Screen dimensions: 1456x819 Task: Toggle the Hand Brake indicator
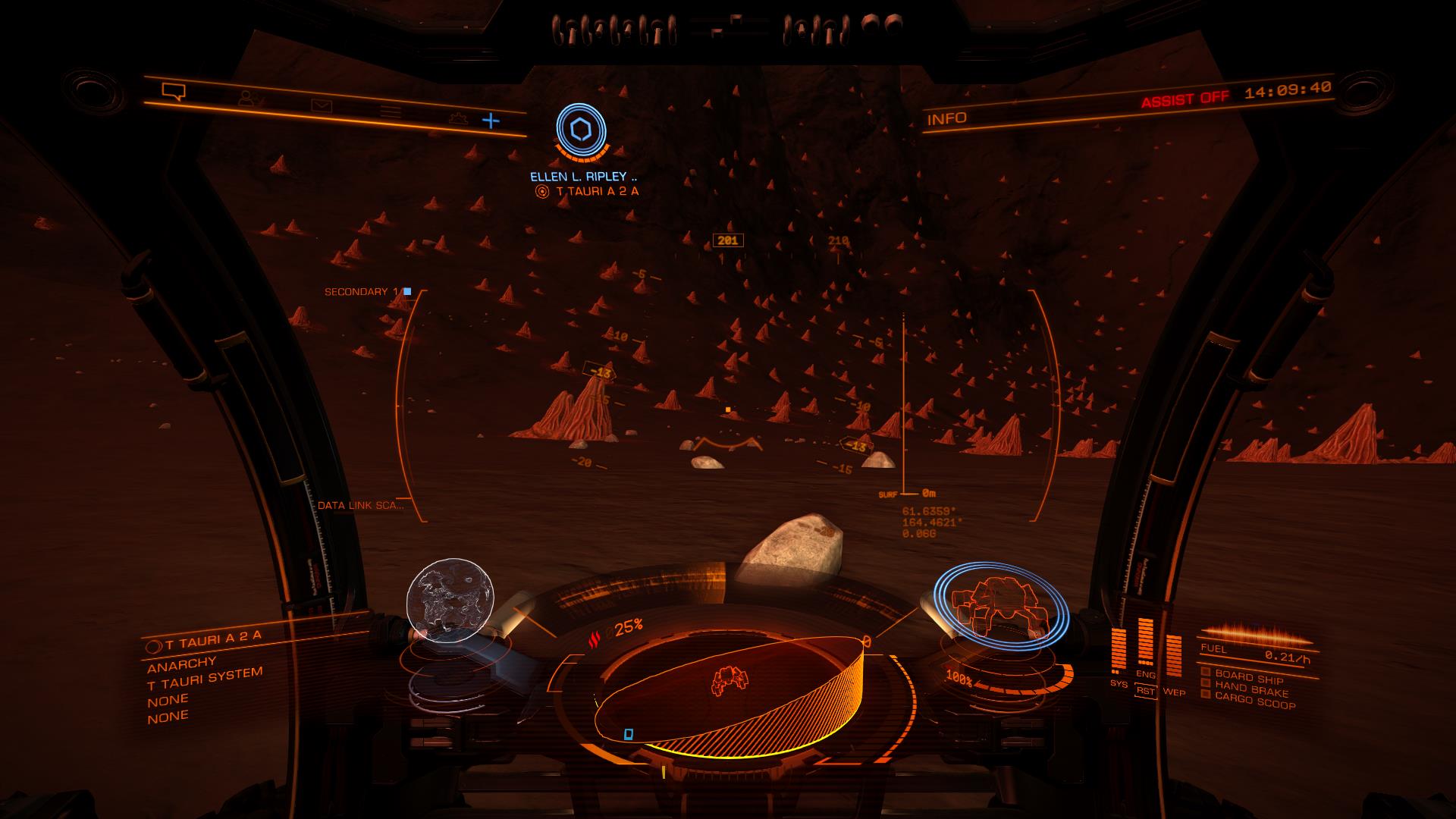click(x=1250, y=690)
